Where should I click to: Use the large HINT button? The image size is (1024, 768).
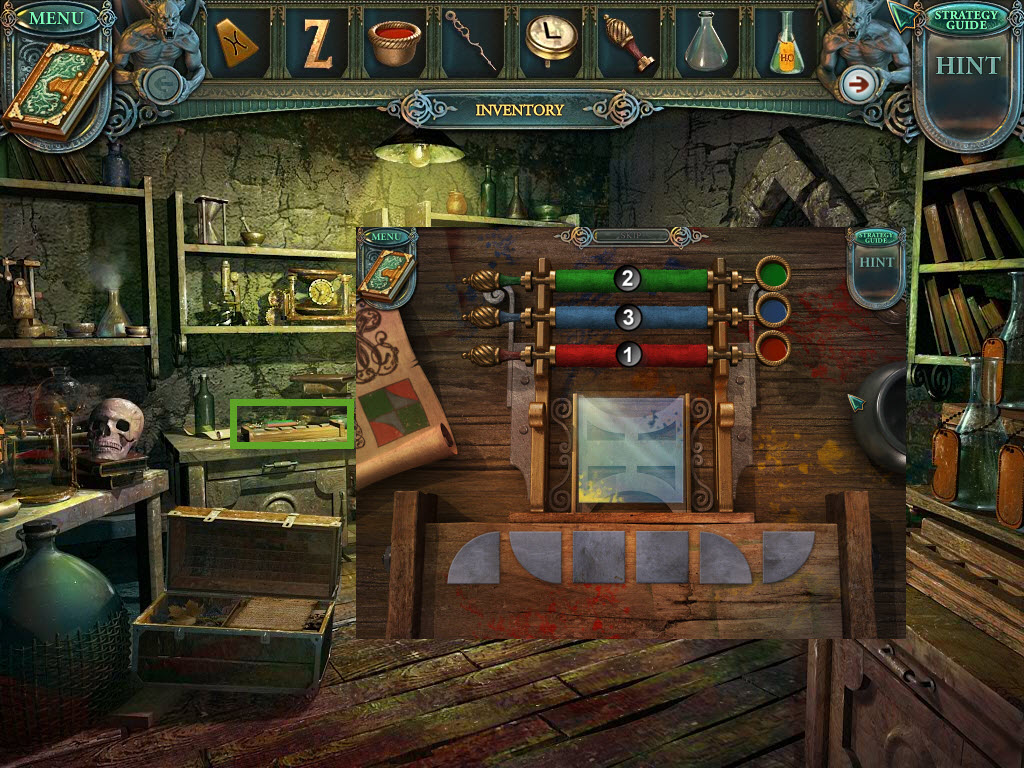[x=967, y=66]
